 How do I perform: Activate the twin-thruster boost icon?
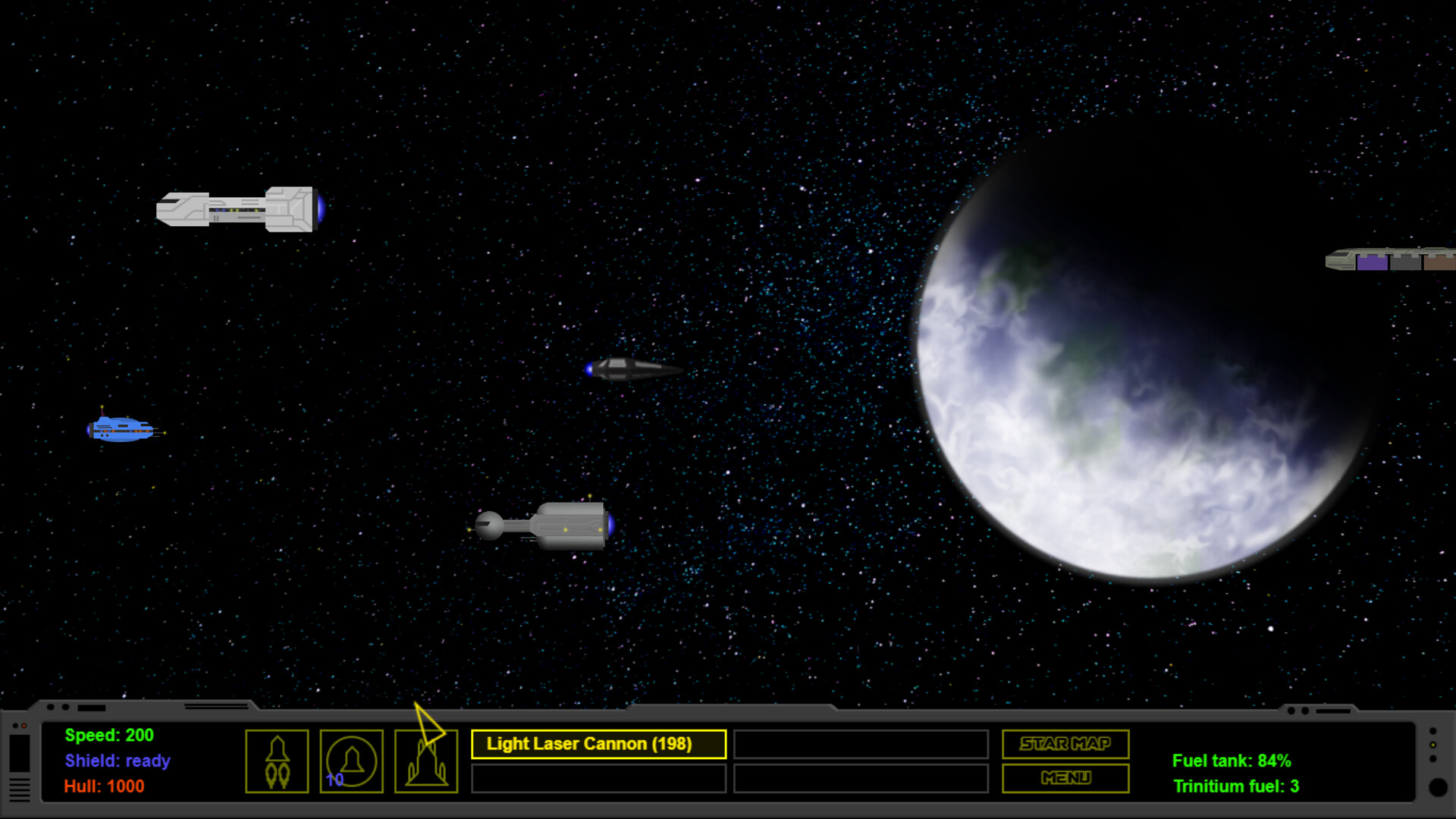pyautogui.click(x=277, y=762)
